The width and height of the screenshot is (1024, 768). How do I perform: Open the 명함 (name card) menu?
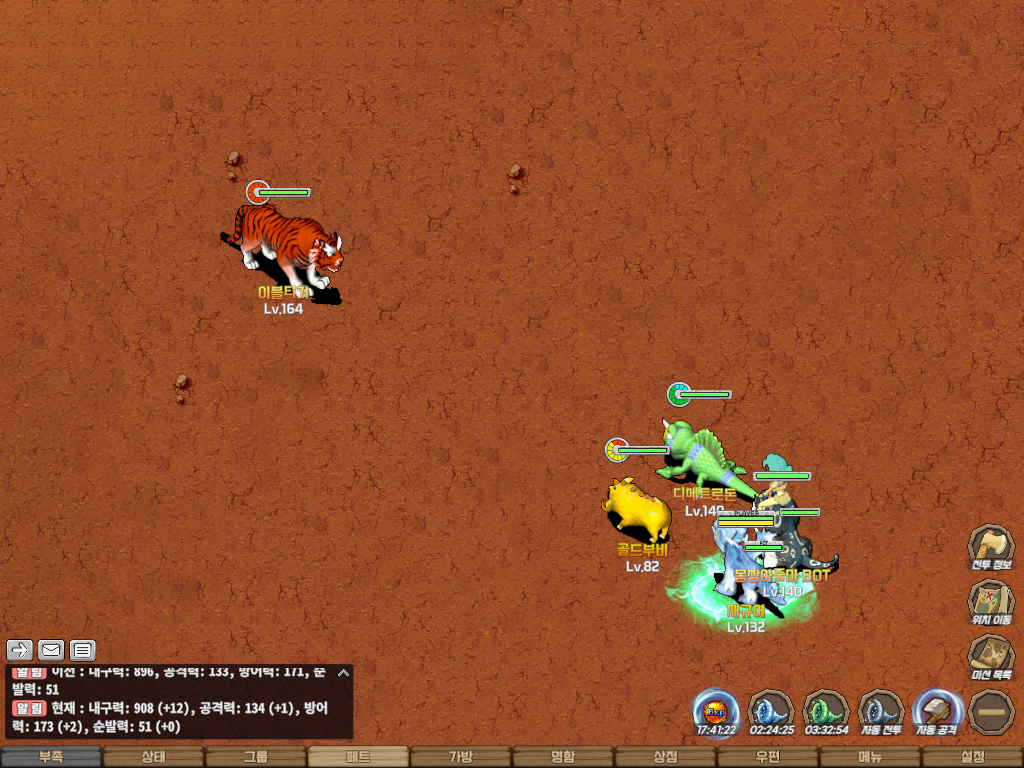coord(563,757)
